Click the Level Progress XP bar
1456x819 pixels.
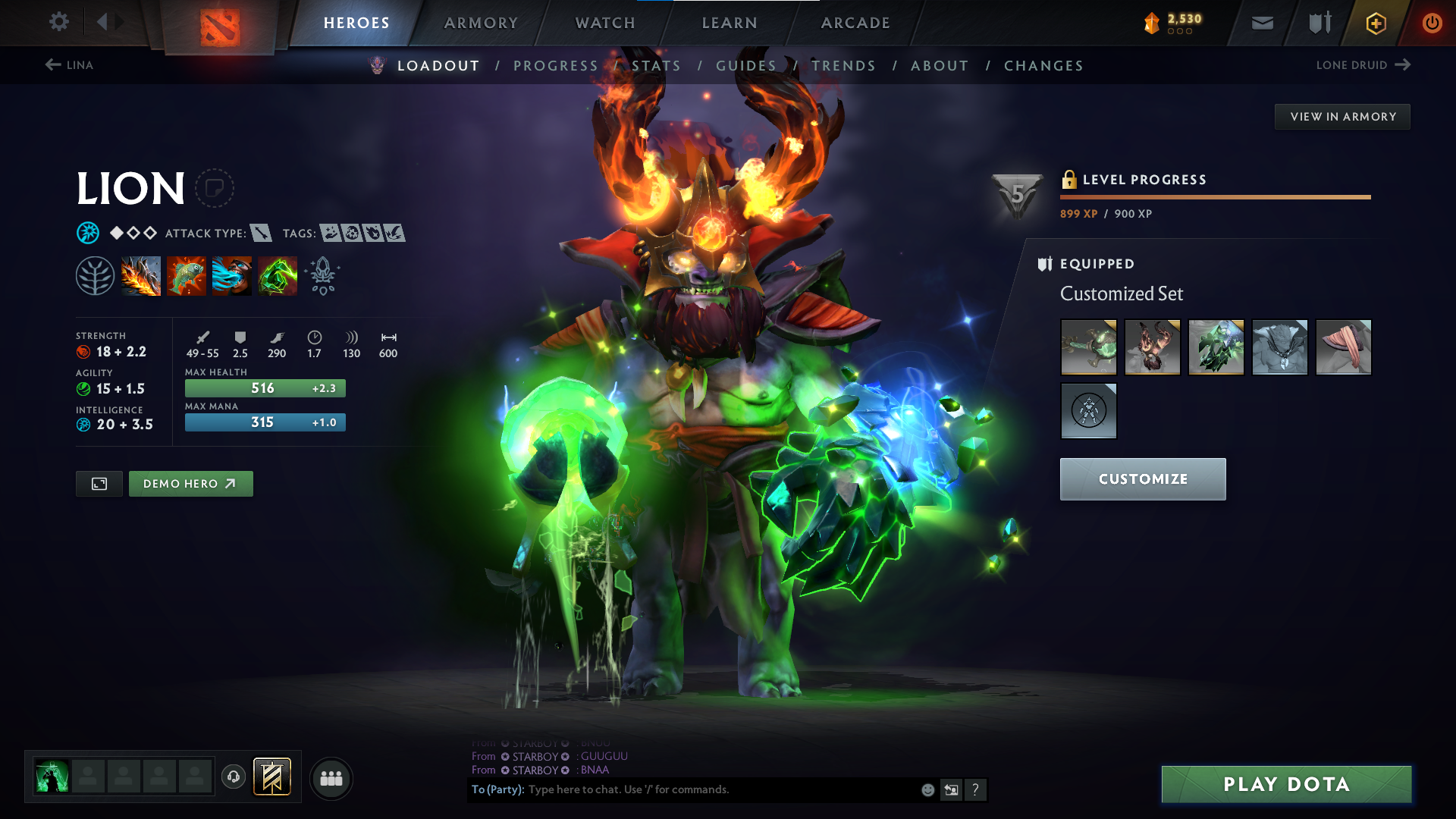coord(1213,197)
